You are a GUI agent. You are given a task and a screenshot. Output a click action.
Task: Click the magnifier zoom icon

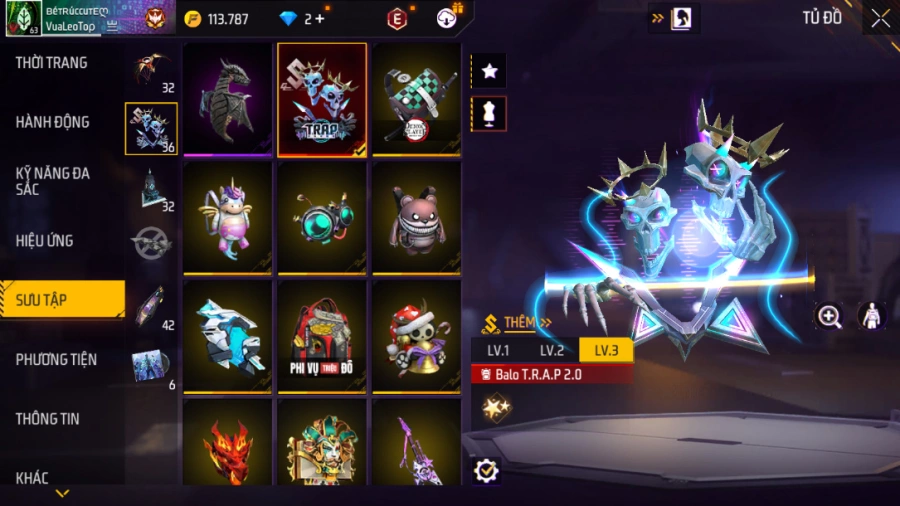point(829,317)
